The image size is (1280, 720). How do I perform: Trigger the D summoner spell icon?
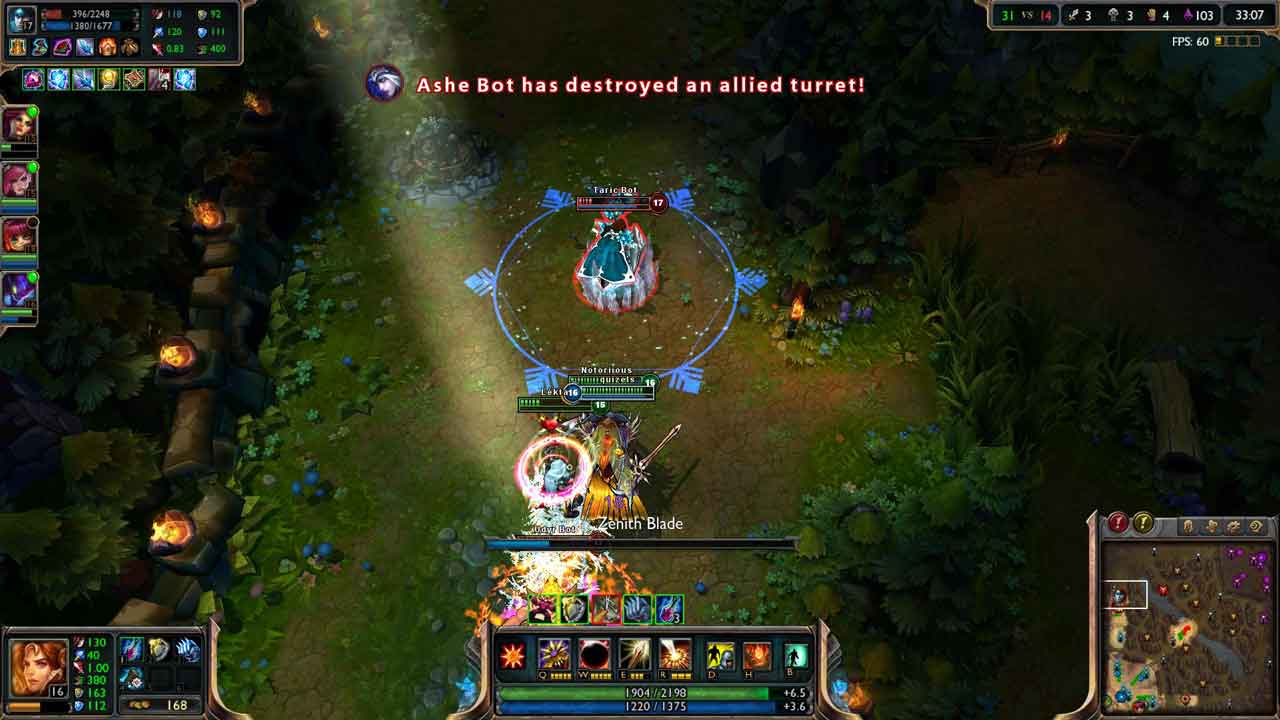click(720, 656)
